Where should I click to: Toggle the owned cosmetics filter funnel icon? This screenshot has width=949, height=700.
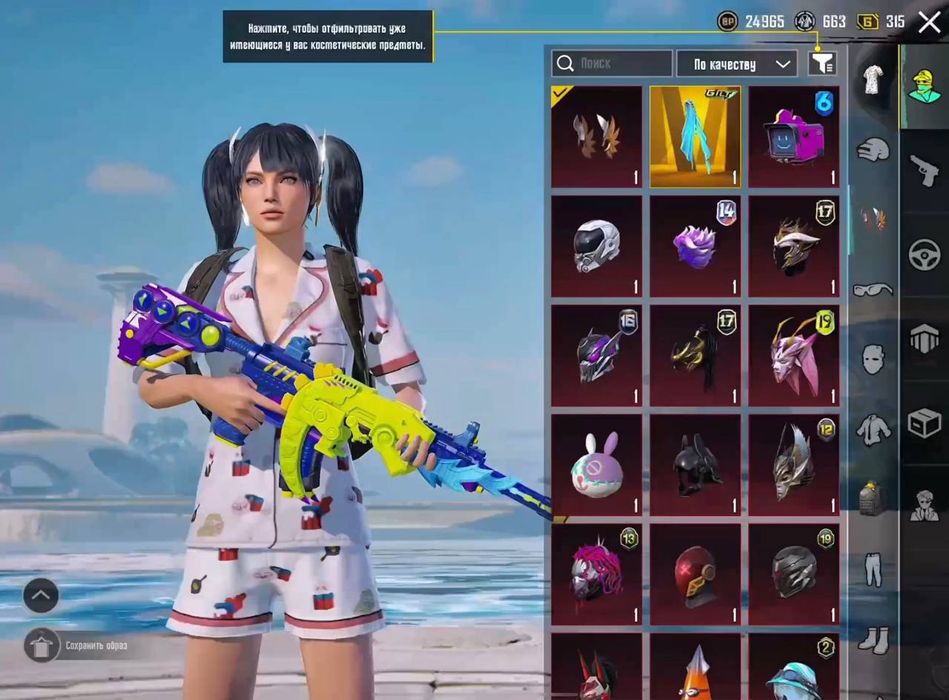pyautogui.click(x=821, y=64)
